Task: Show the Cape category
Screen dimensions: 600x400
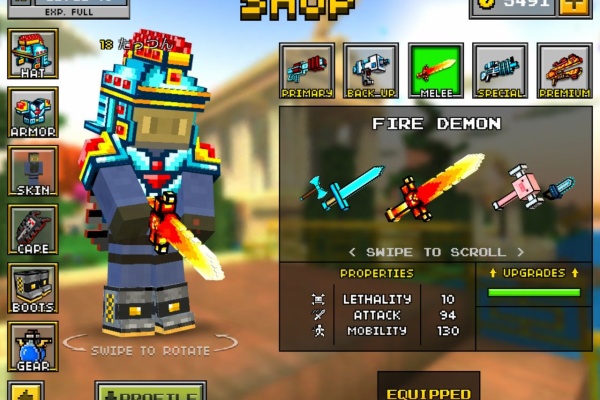Action: tap(32, 229)
